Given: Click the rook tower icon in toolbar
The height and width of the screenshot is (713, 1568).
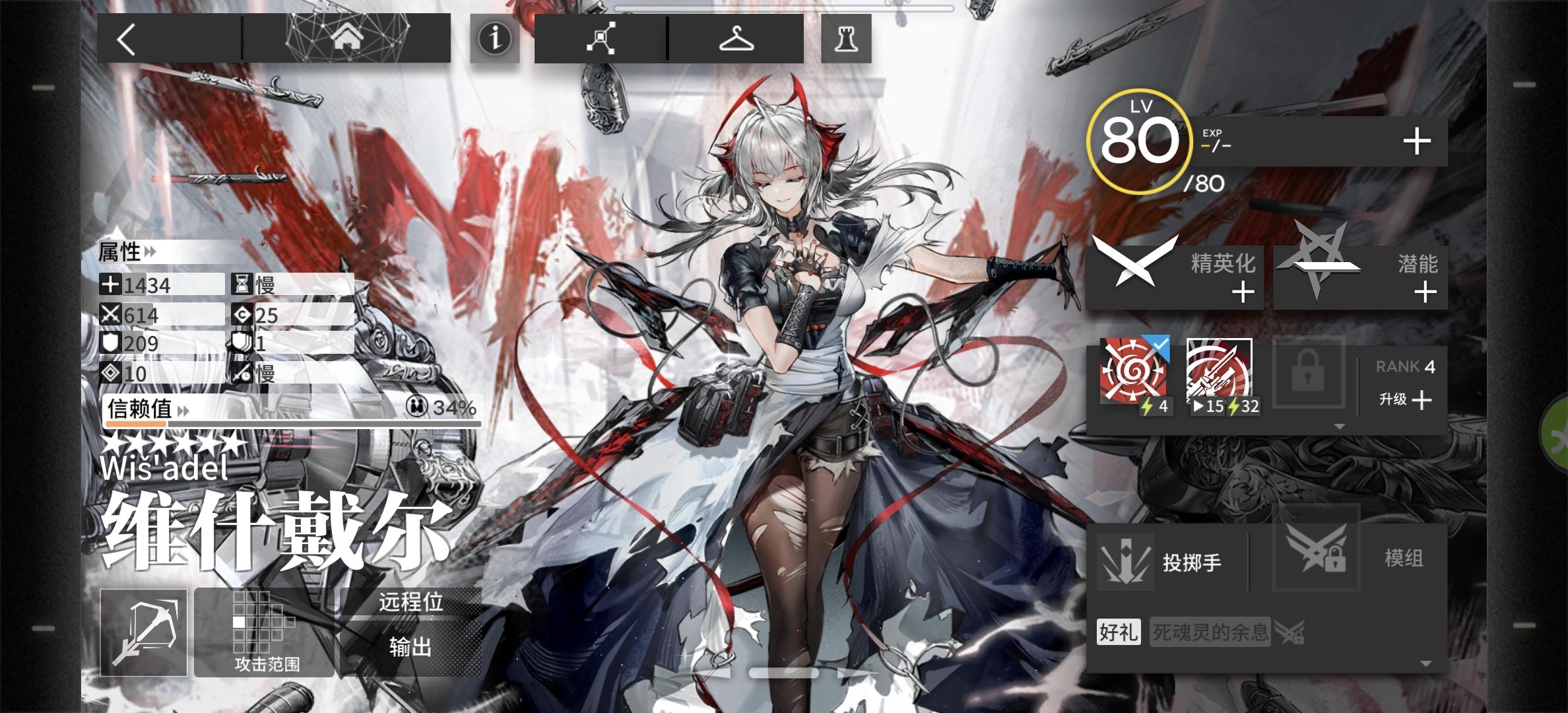Looking at the screenshot, I should (846, 40).
